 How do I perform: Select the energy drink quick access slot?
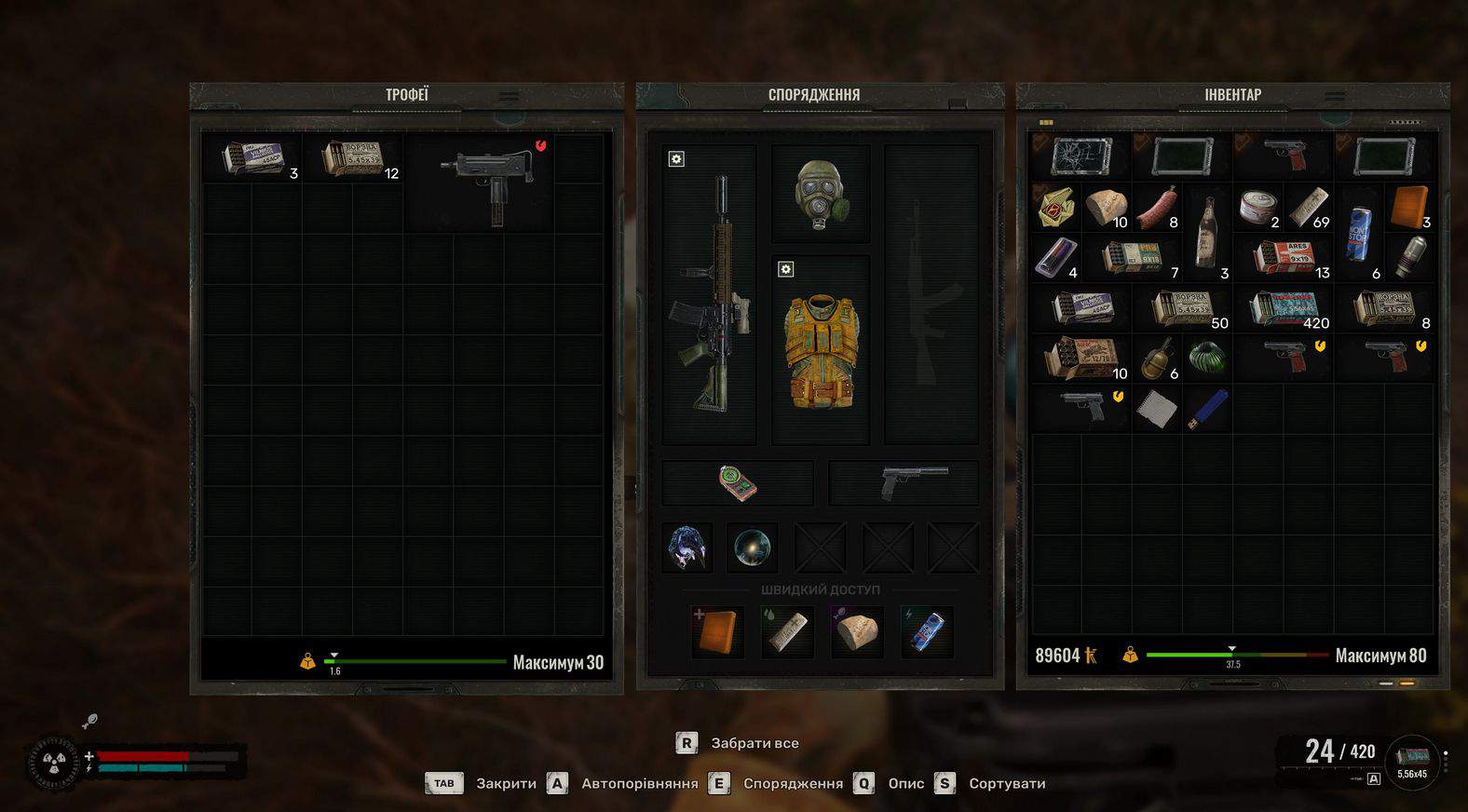[x=926, y=631]
